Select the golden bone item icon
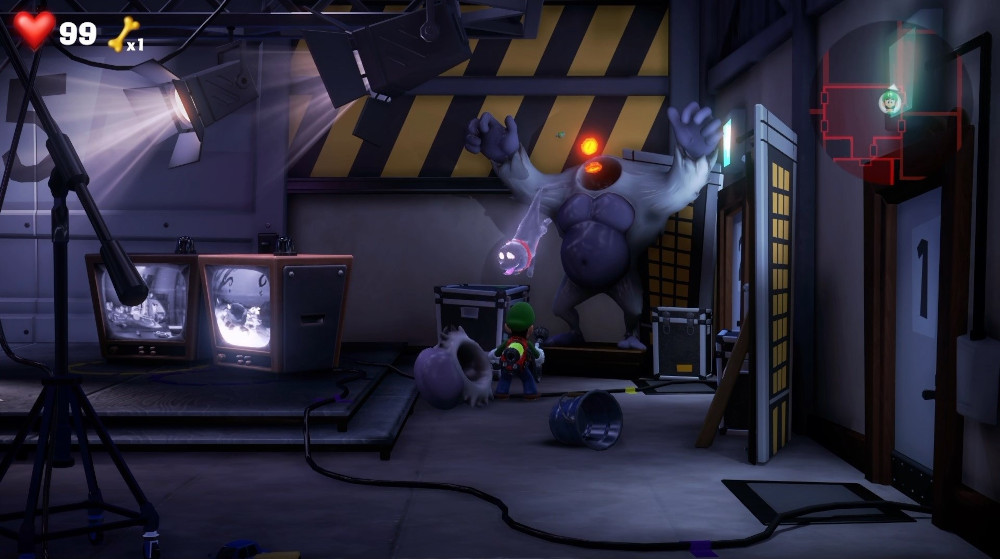 [x=123, y=34]
